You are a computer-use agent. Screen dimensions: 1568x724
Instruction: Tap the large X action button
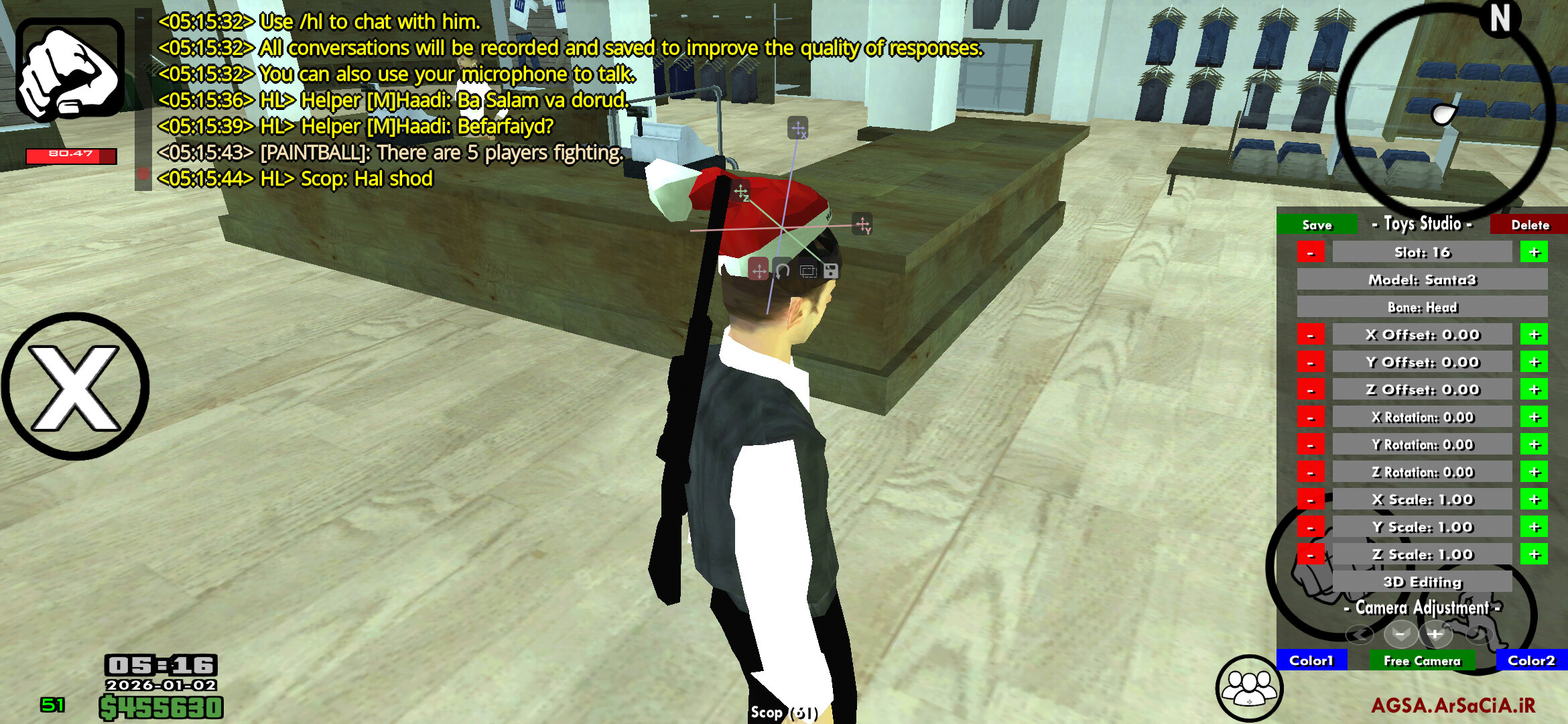click(75, 387)
